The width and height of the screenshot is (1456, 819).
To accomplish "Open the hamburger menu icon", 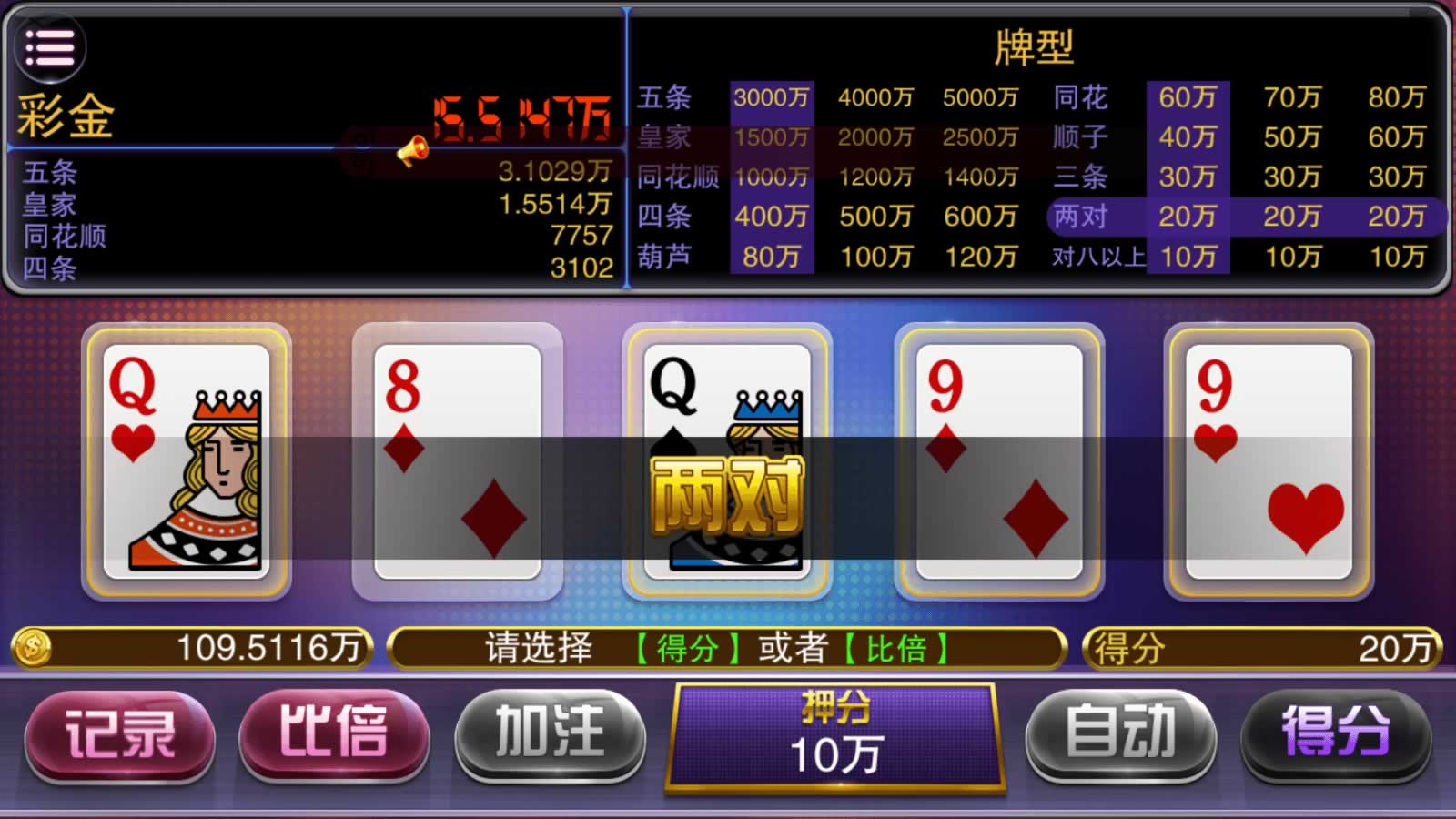I will [50, 47].
